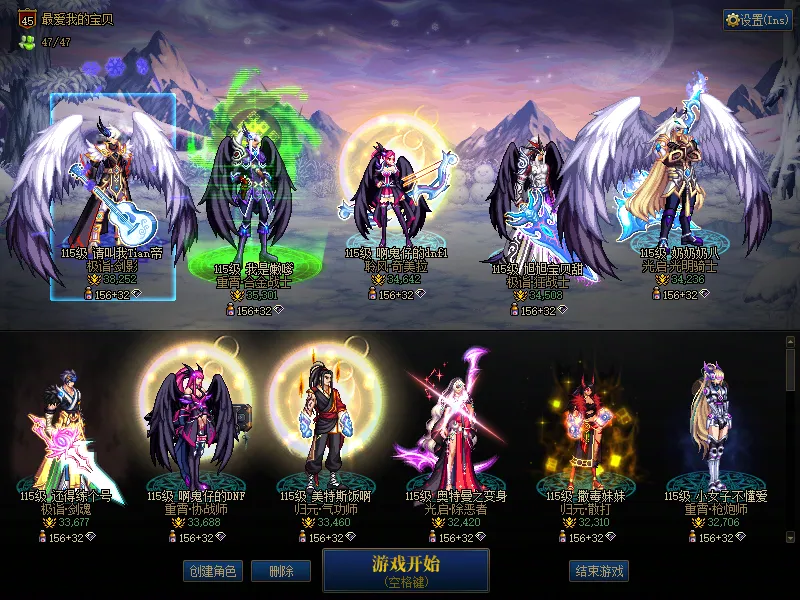Viewport: 800px width, 600px height.
Task: Open the 设置 settings button
Action: point(757,20)
